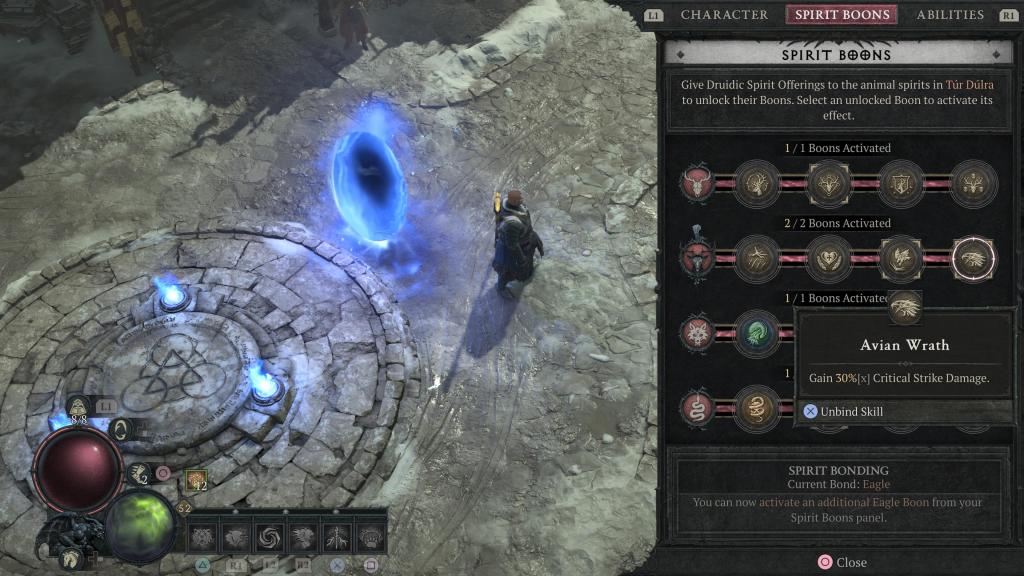Select the Eagle boon with heart icon

click(x=829, y=259)
